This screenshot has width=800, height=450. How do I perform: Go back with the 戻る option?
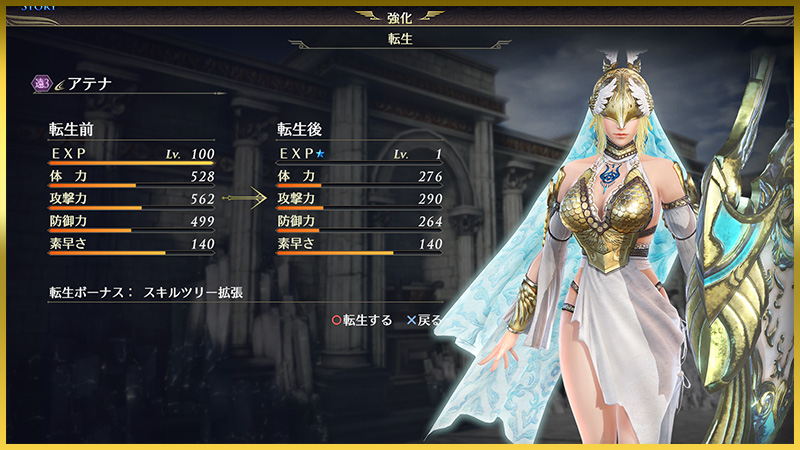424,321
